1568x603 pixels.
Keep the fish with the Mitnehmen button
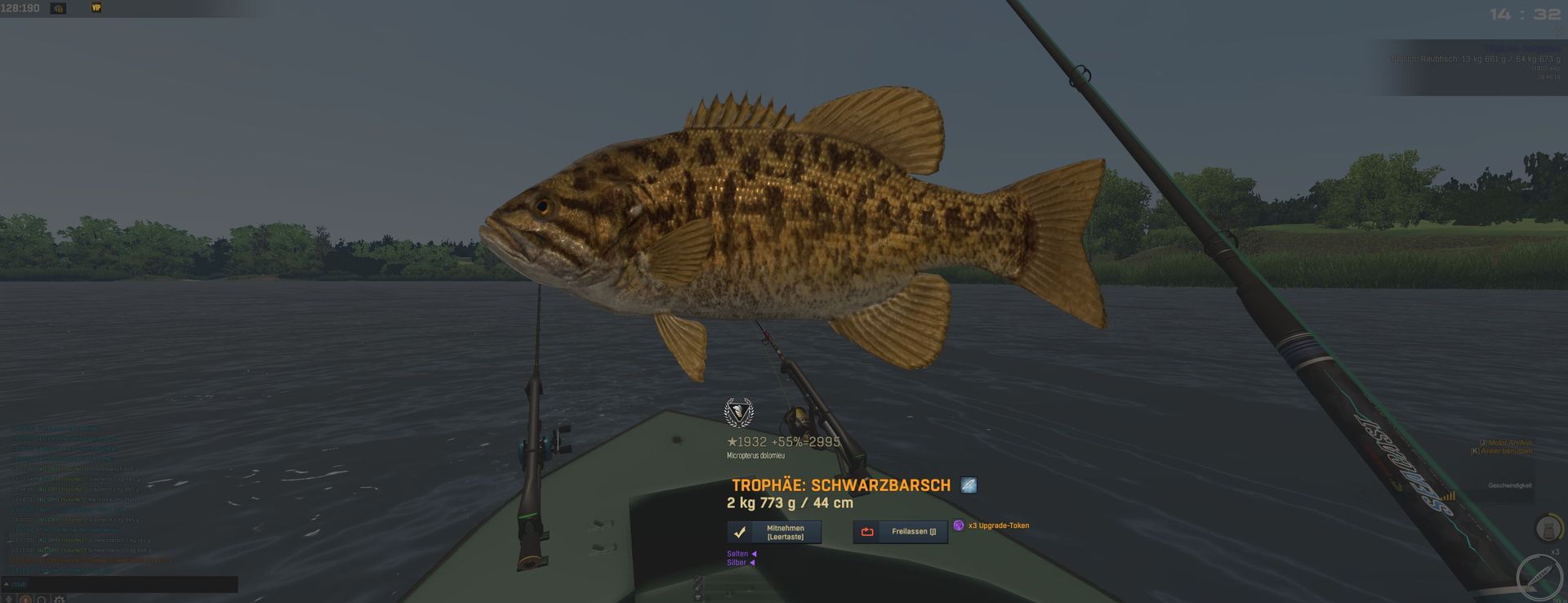(773, 532)
